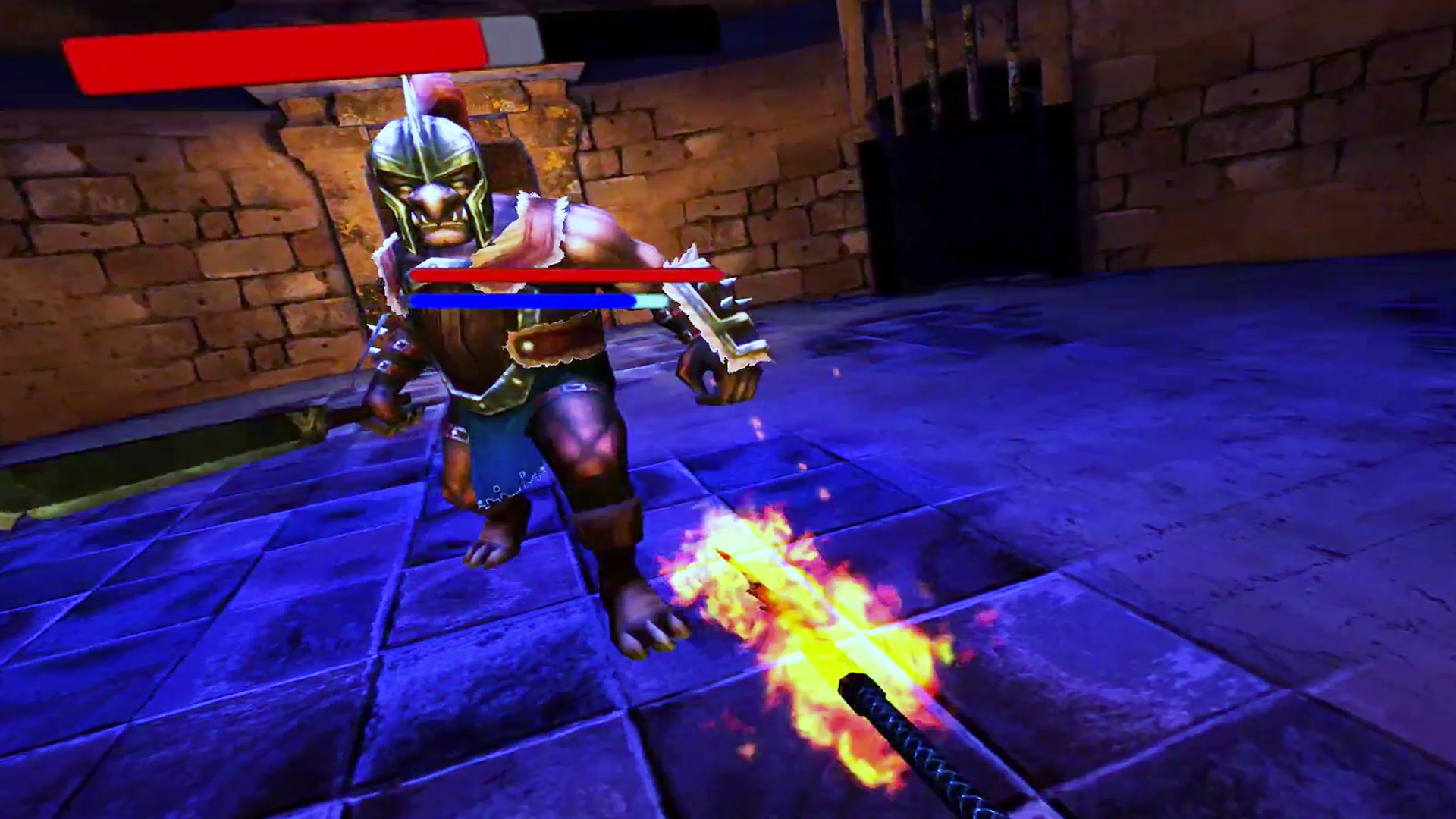Viewport: 1456px width, 819px height.
Task: Click the blue stamina bar
Action: [523, 301]
